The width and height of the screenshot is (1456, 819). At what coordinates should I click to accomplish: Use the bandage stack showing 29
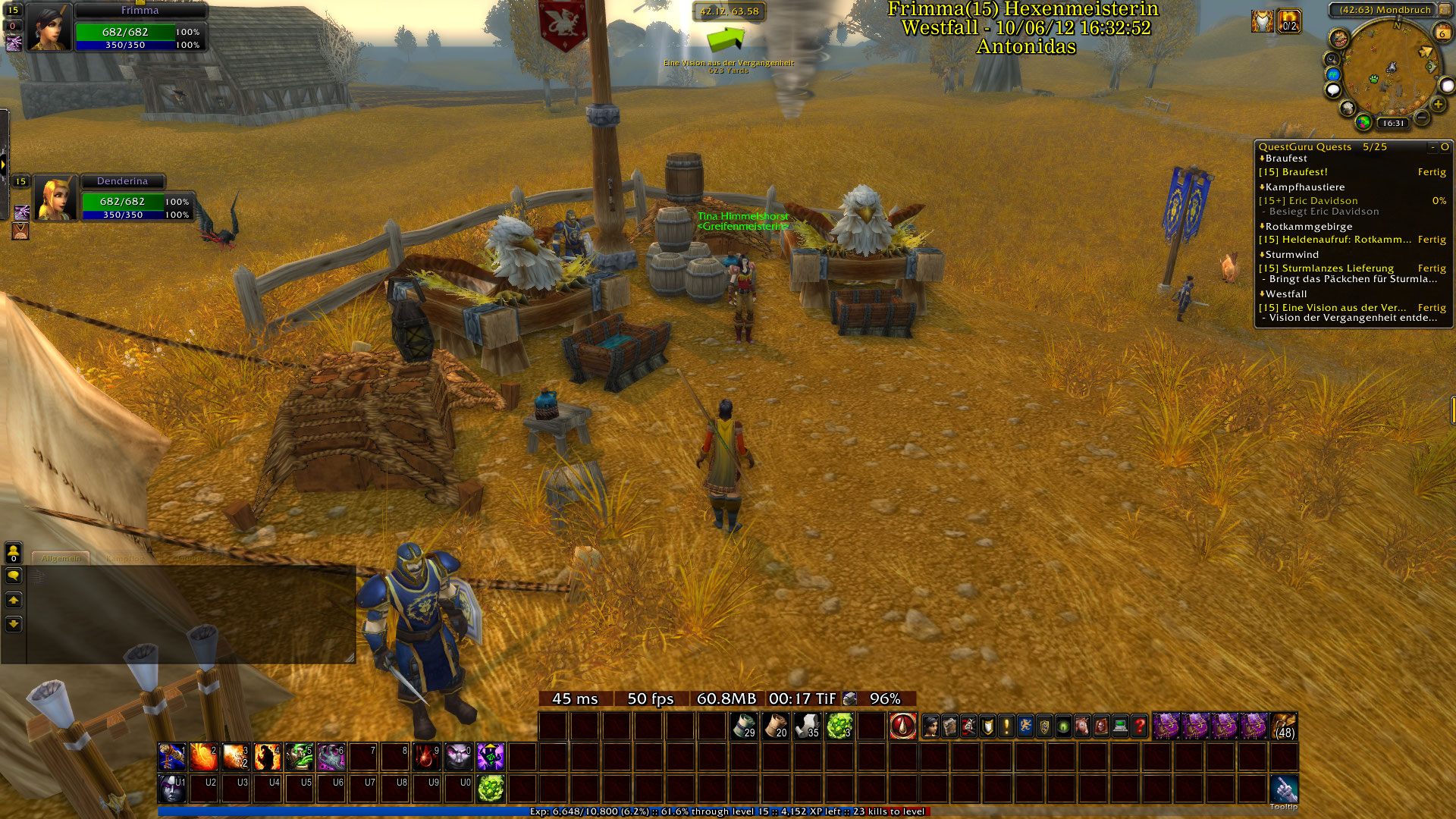(x=744, y=726)
